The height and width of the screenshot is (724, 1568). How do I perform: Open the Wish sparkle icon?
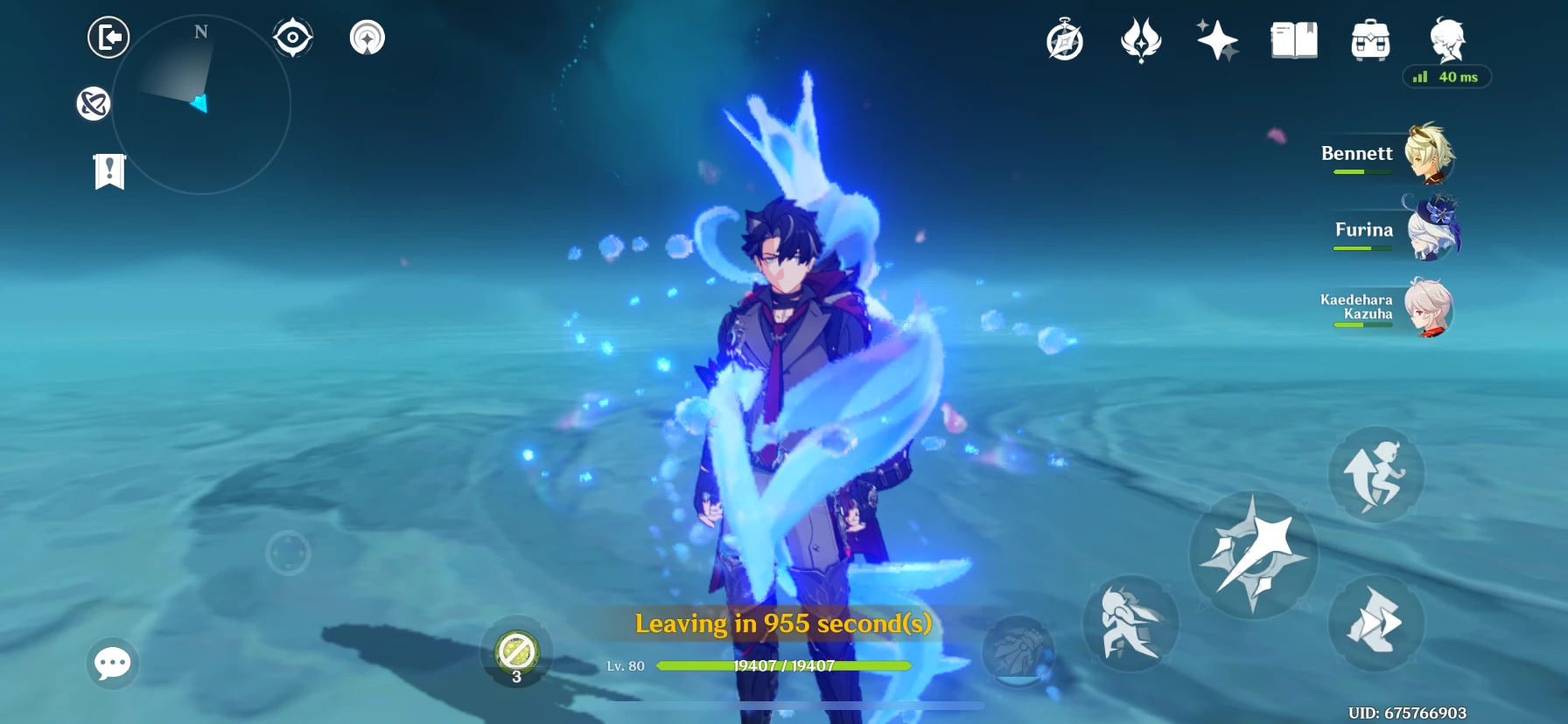[x=1216, y=39]
